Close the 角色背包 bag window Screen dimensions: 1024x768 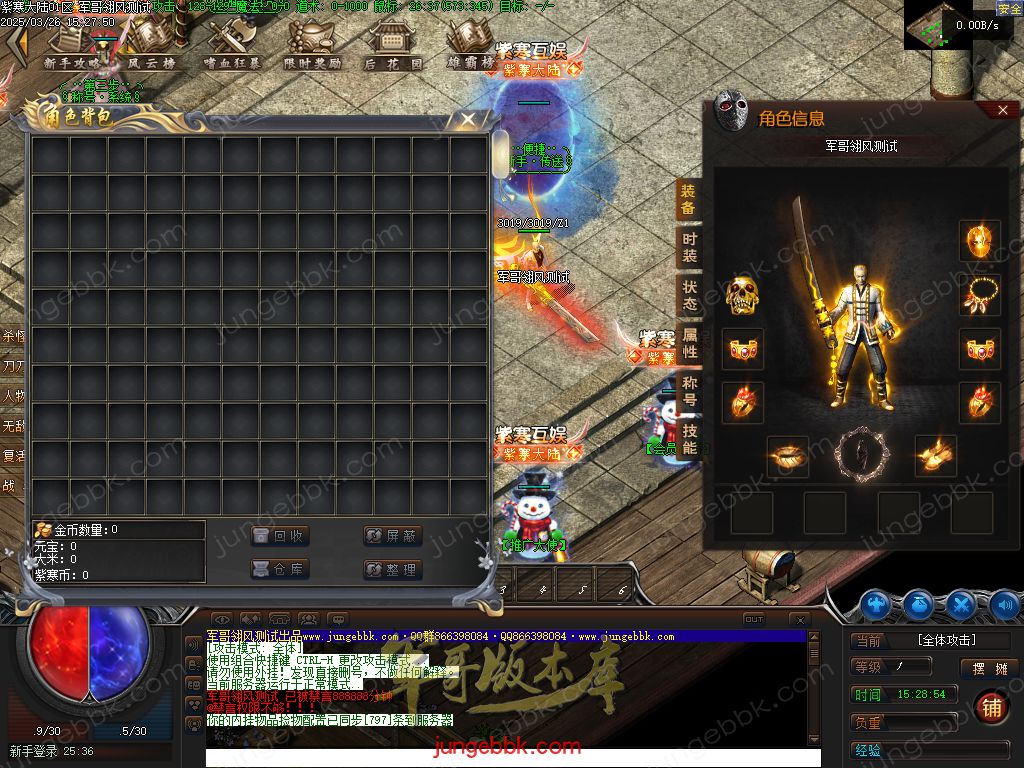[x=467, y=120]
